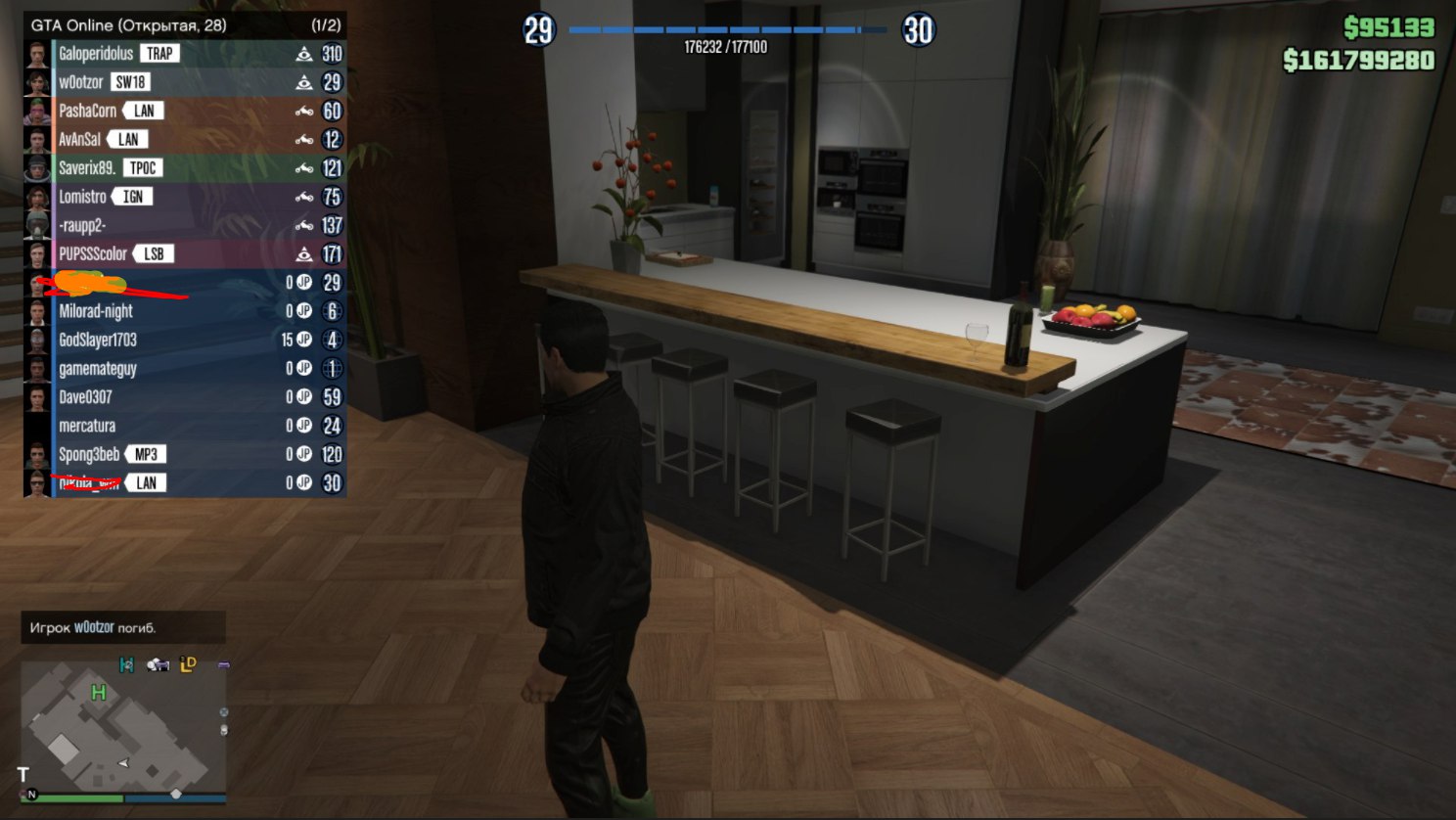Select player AvAnSal

79,139
